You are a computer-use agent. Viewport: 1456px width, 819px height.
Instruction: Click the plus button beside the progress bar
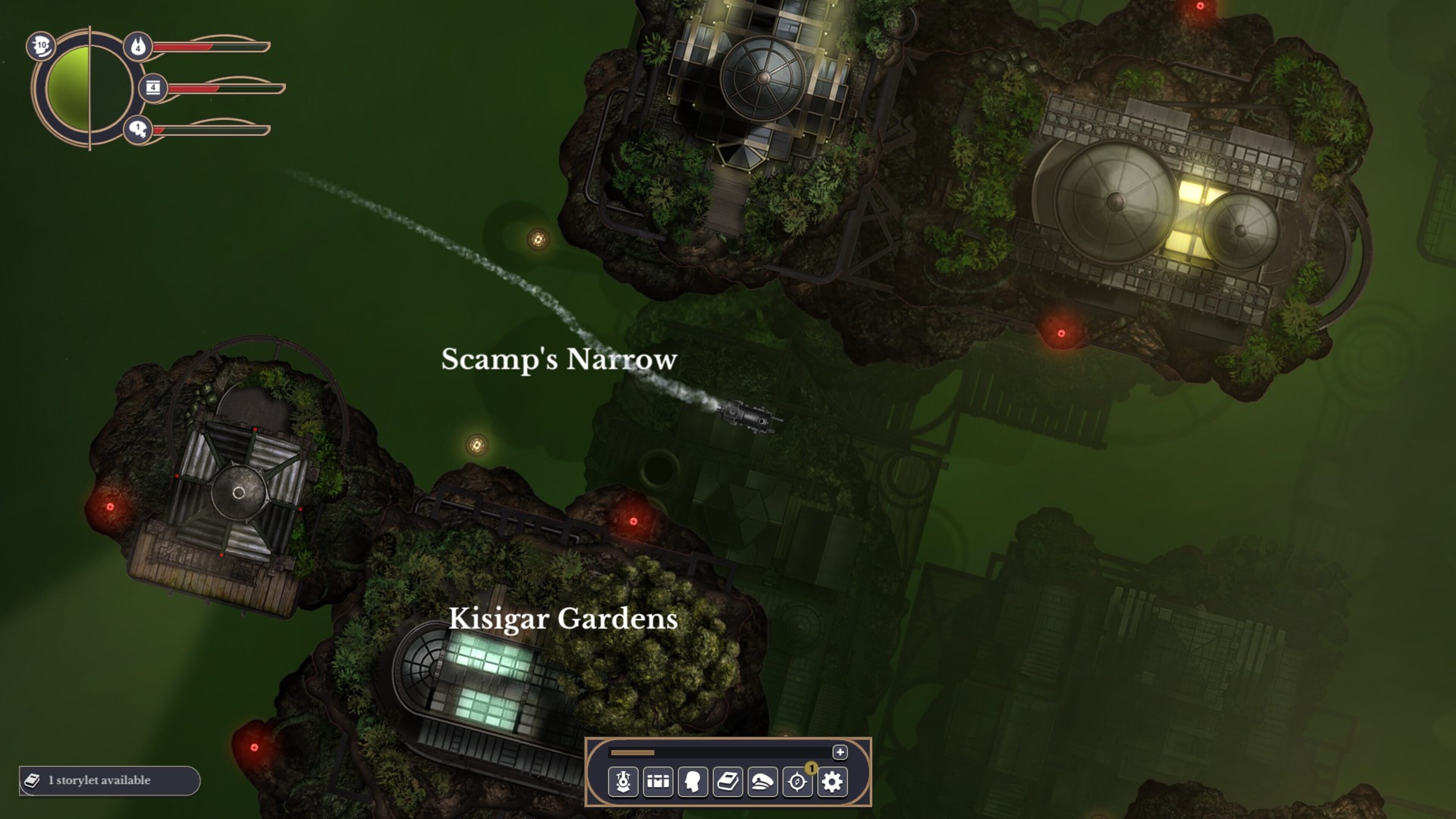tap(840, 752)
